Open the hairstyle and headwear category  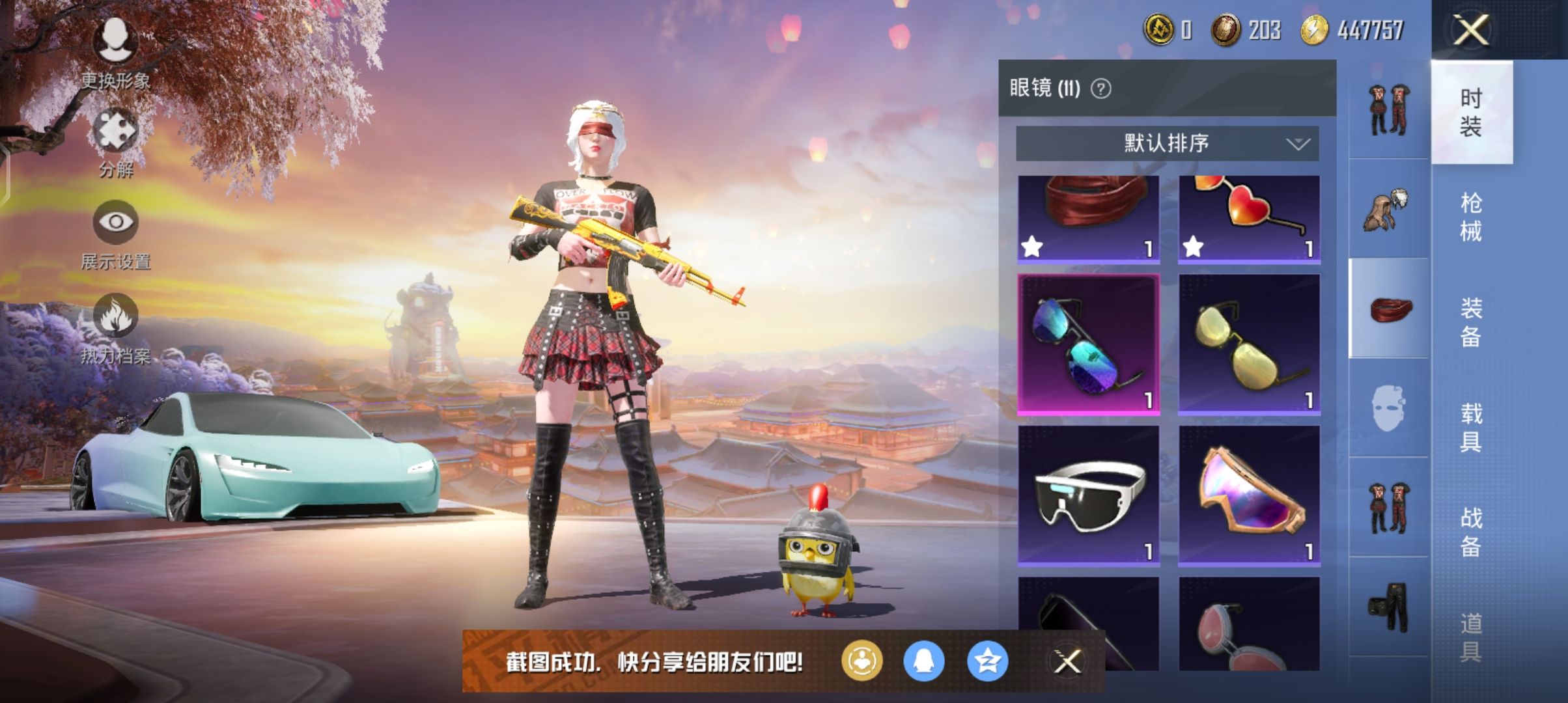[x=1388, y=209]
